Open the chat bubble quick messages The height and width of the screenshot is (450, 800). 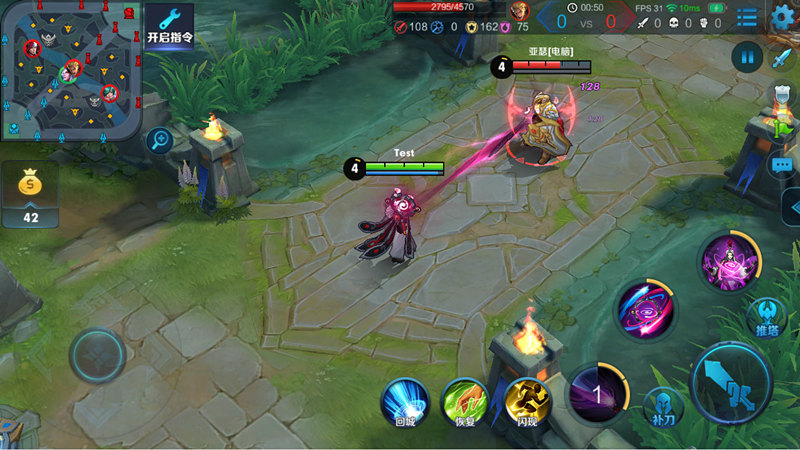[782, 165]
